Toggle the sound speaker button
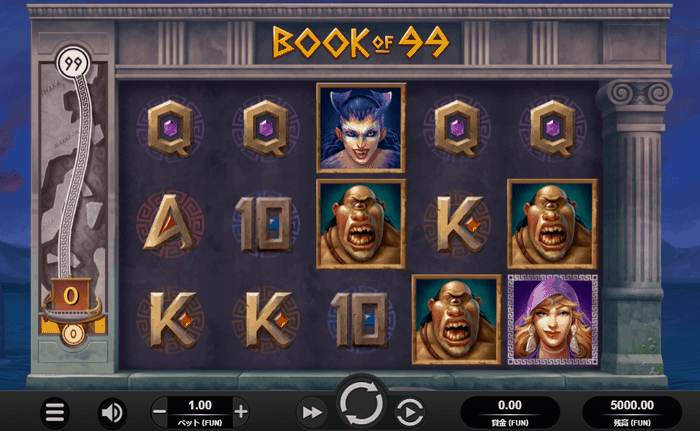Viewport: 700px width, 431px height. point(112,411)
